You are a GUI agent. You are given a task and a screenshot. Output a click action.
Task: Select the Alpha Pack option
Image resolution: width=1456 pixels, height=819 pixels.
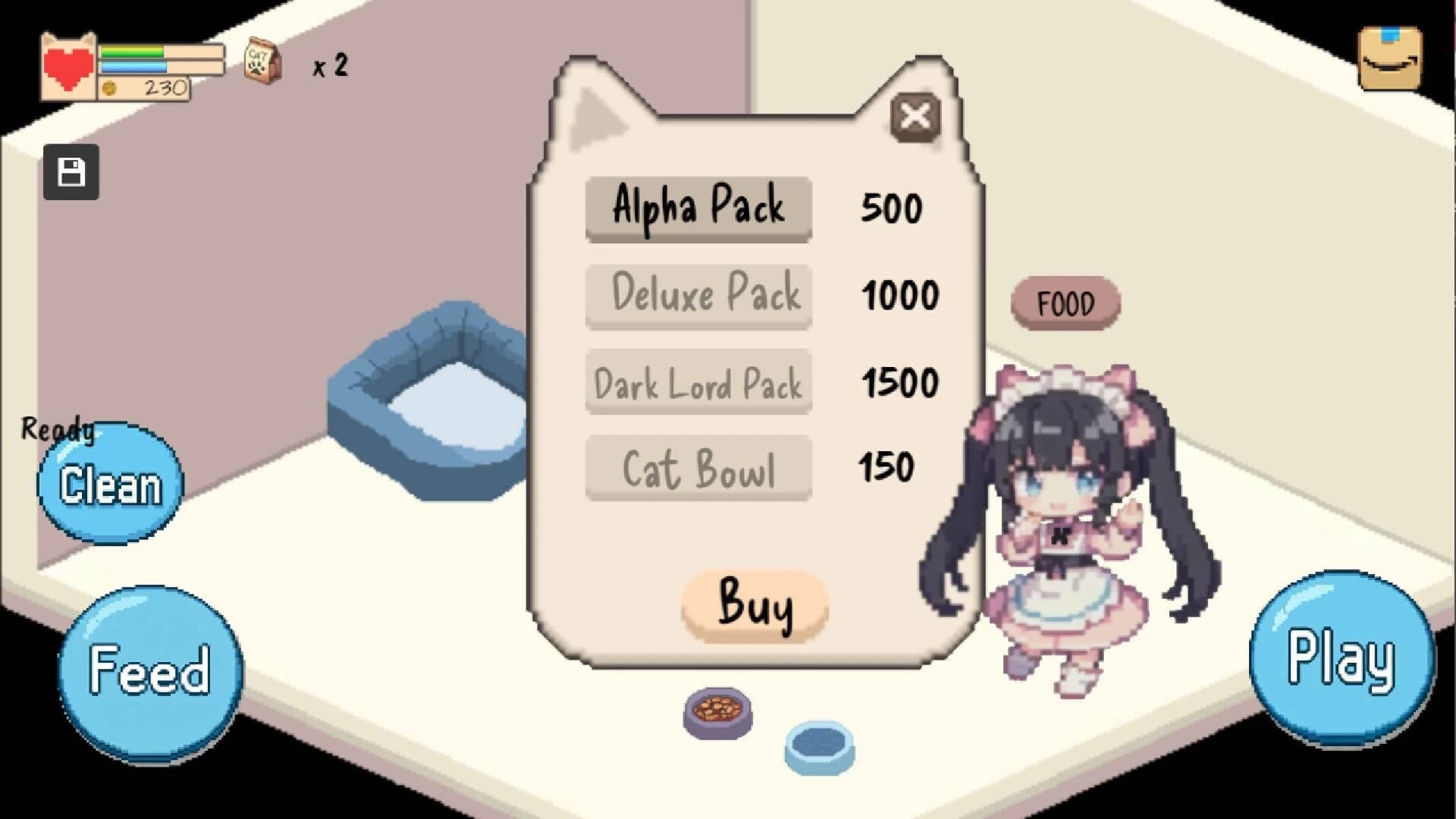(698, 206)
